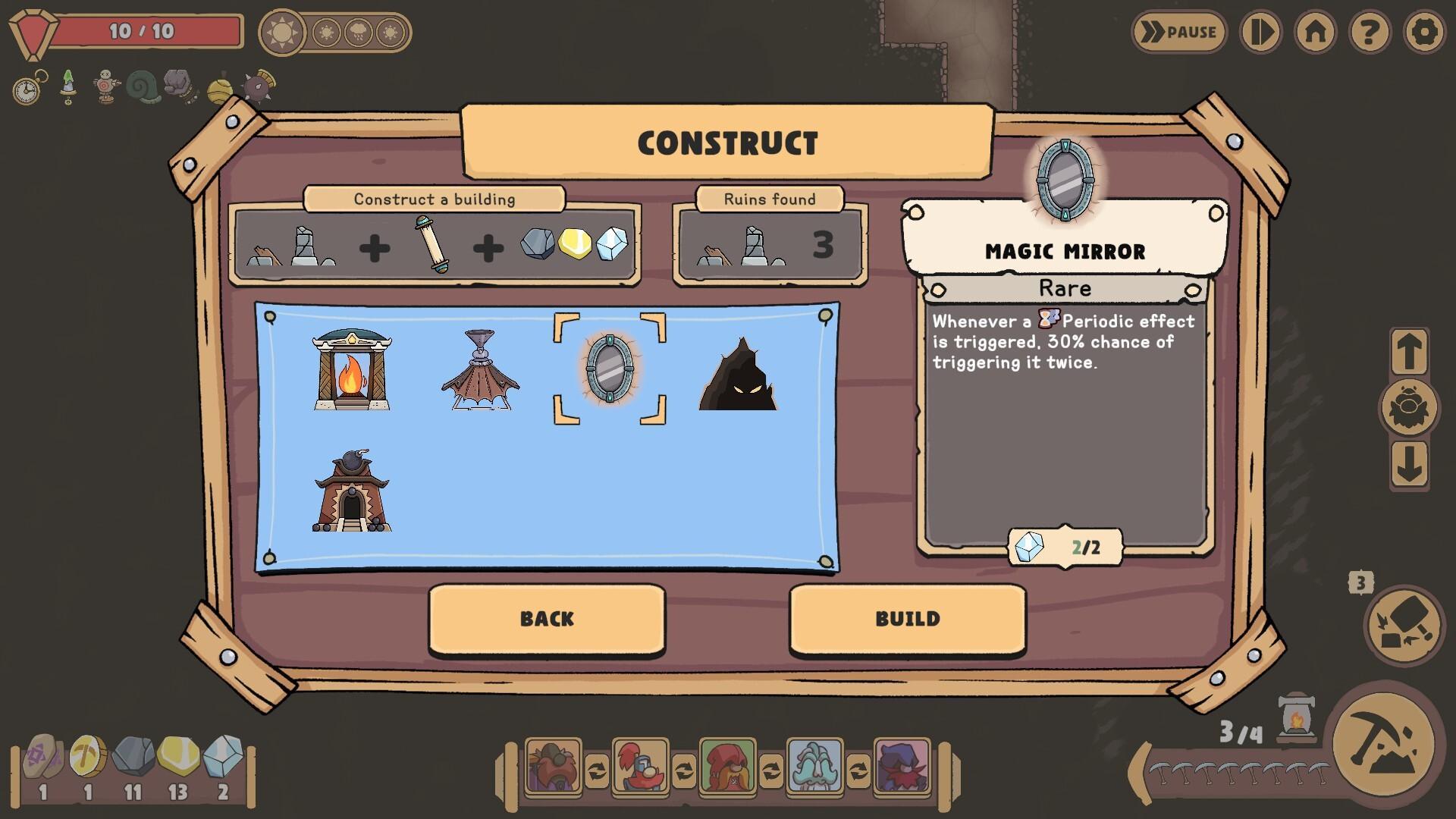Image resolution: width=1456 pixels, height=819 pixels.
Task: Select the fireplace shrine building icon
Action: (x=353, y=371)
